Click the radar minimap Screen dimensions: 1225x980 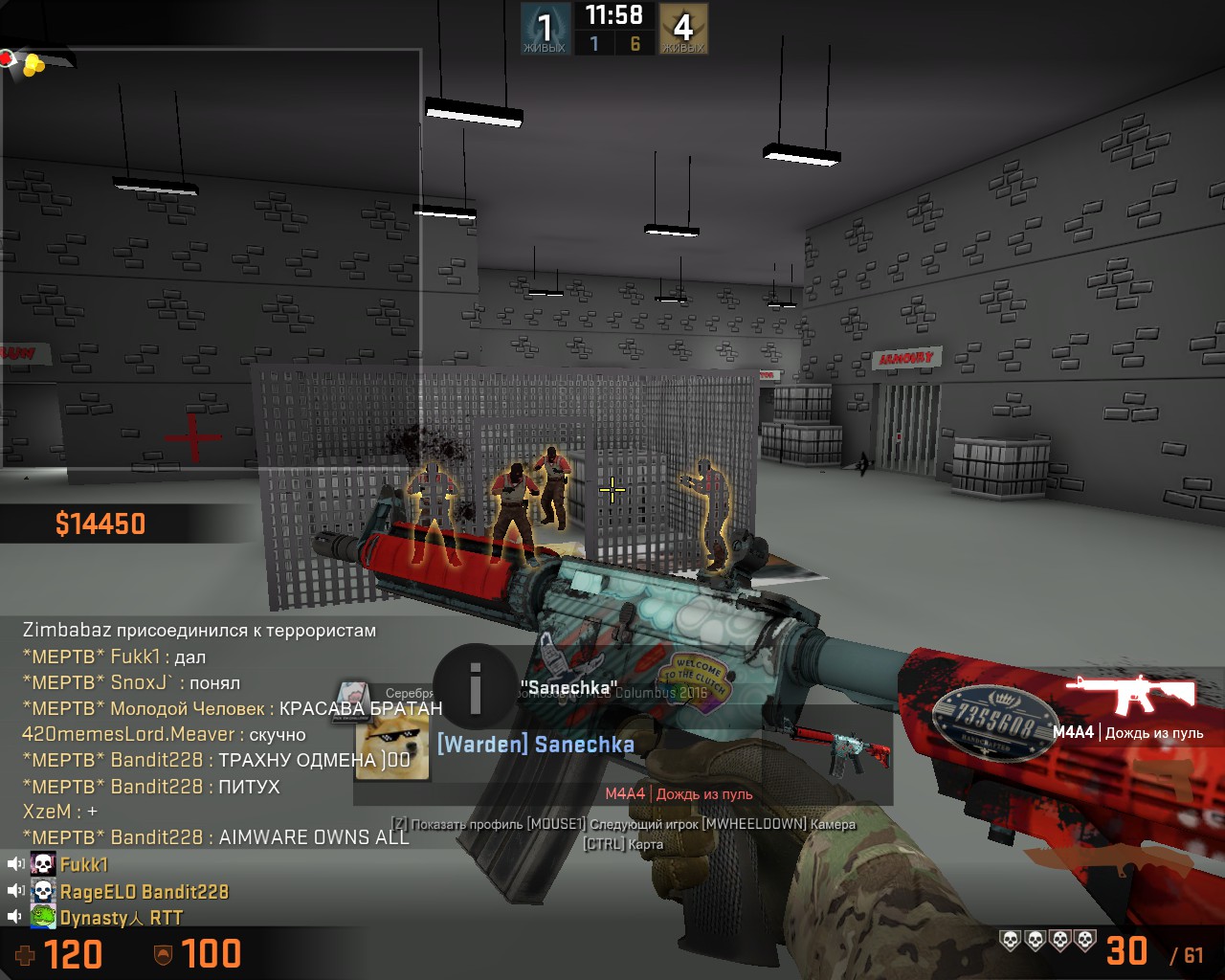click(211, 258)
